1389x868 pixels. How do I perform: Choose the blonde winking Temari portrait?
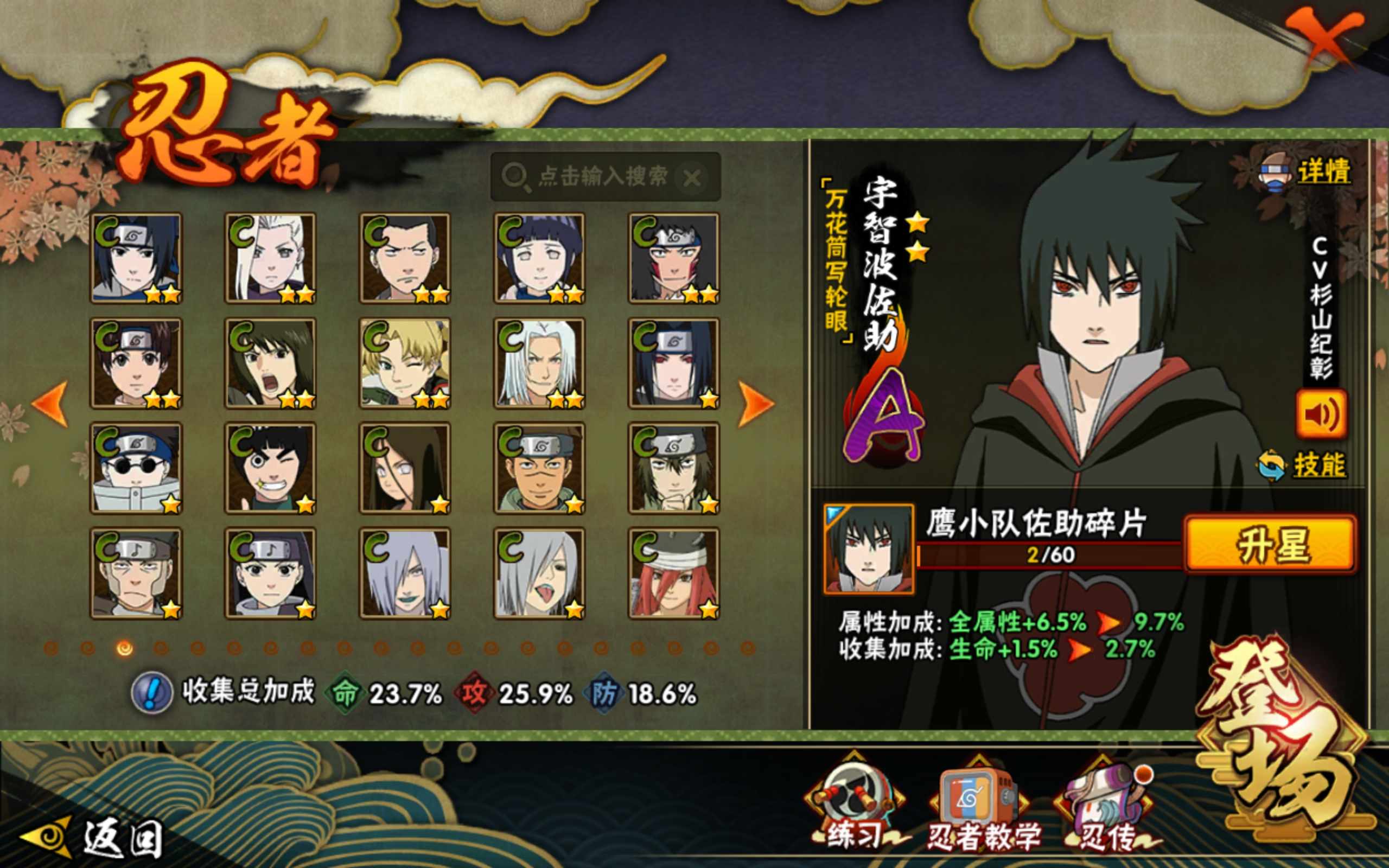405,363
